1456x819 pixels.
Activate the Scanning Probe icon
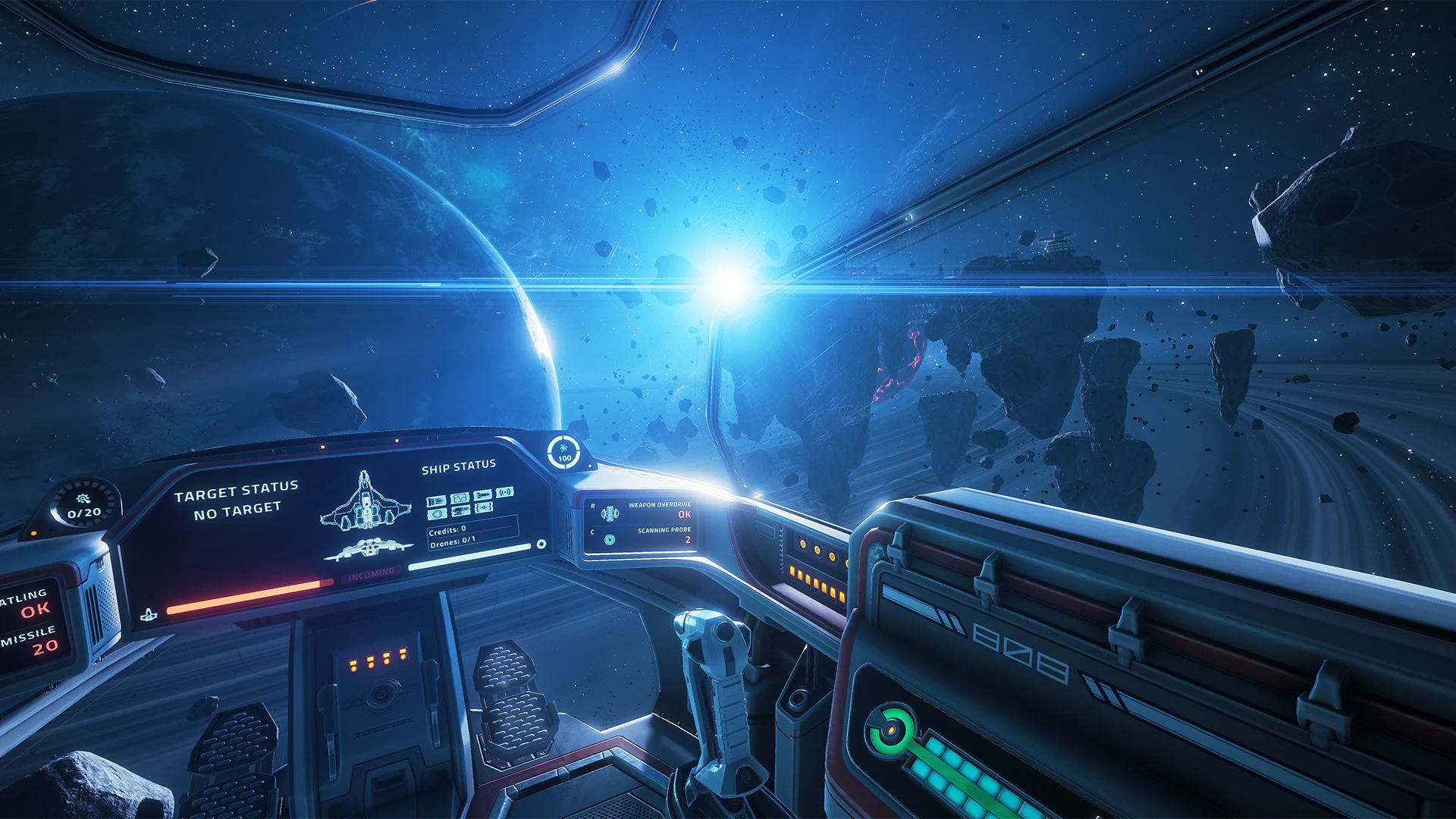[610, 539]
